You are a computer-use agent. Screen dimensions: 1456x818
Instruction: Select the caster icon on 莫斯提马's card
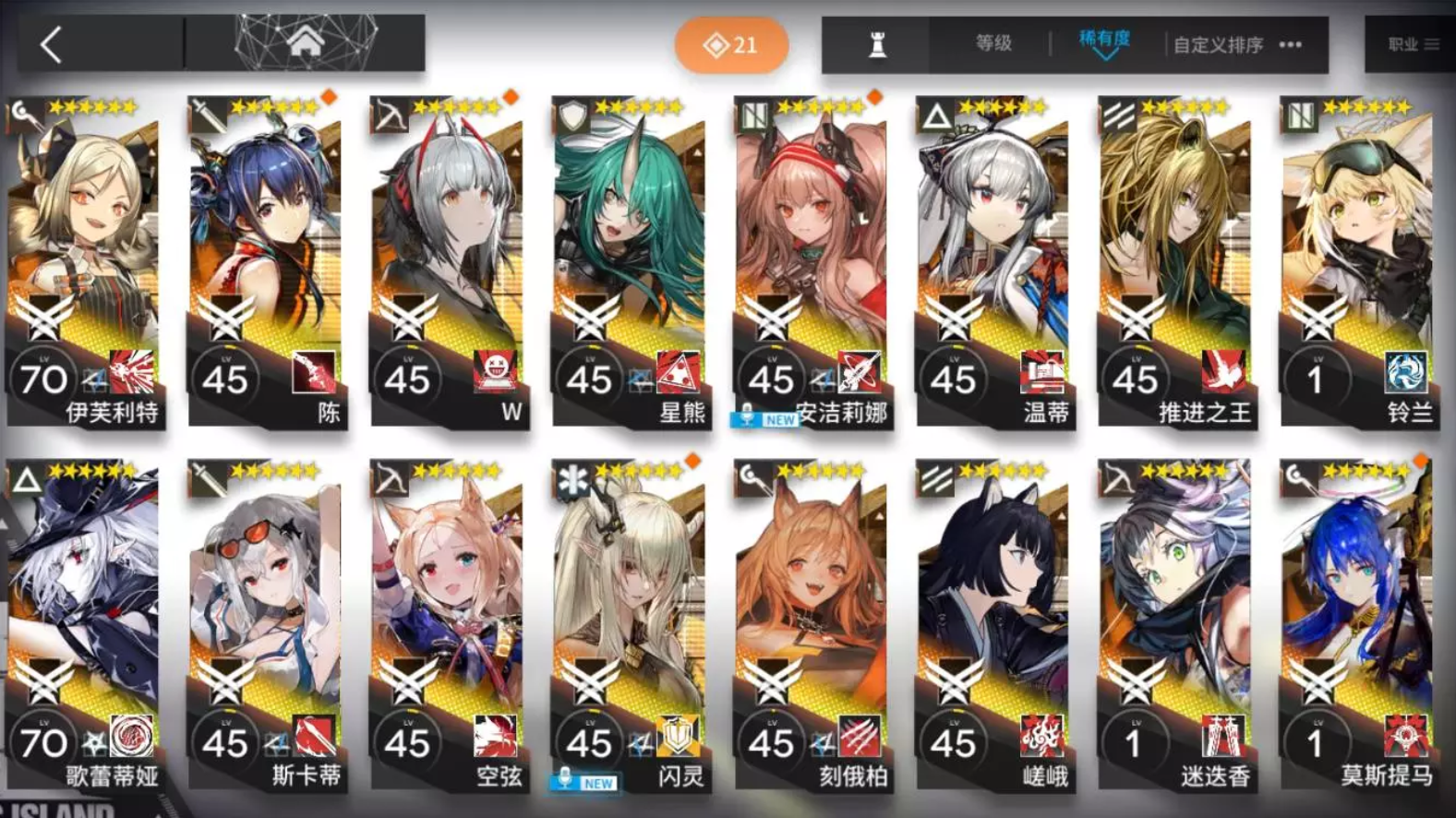coord(1299,475)
